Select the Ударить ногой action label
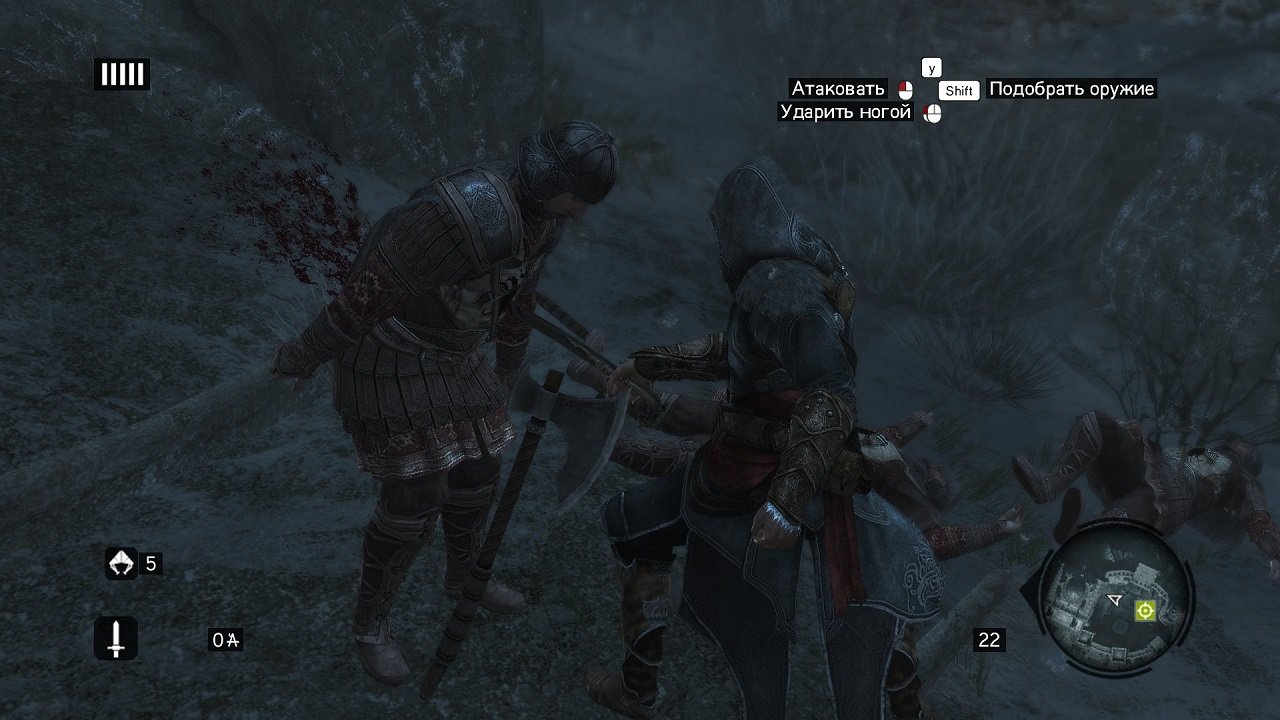Viewport: 1280px width, 720px height. point(845,112)
